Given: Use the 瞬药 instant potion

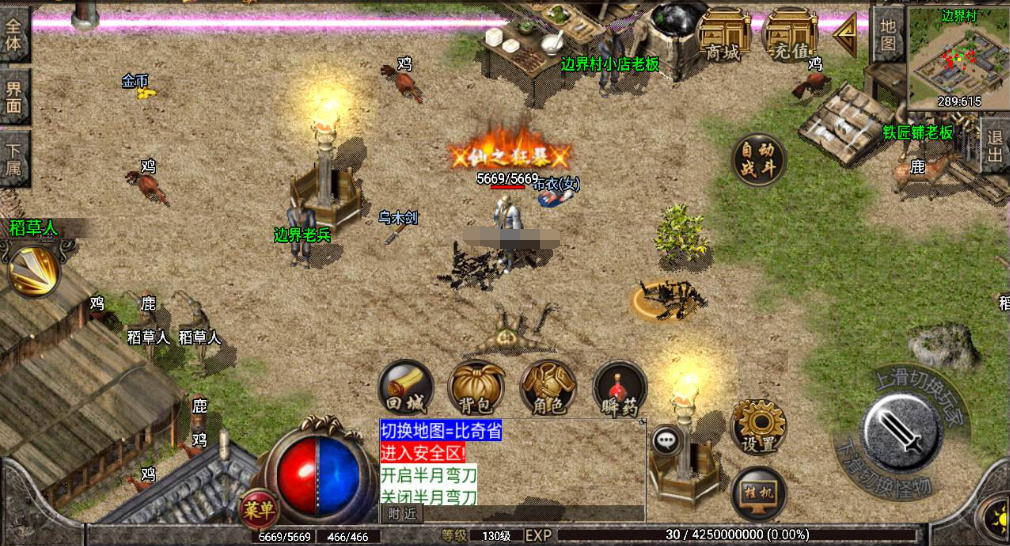Looking at the screenshot, I should tap(620, 388).
